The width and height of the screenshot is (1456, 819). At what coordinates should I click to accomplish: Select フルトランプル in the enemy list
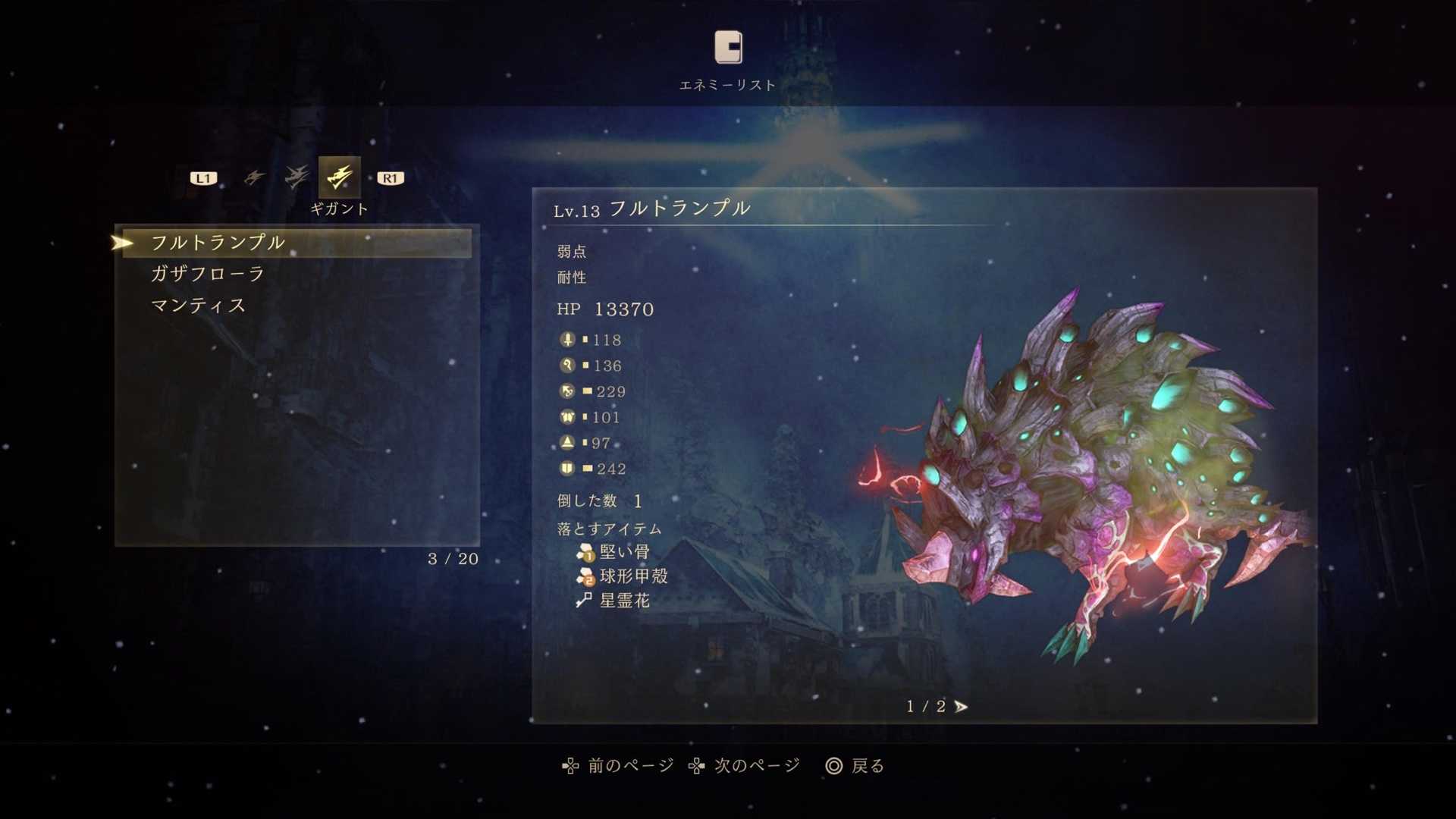pos(218,243)
